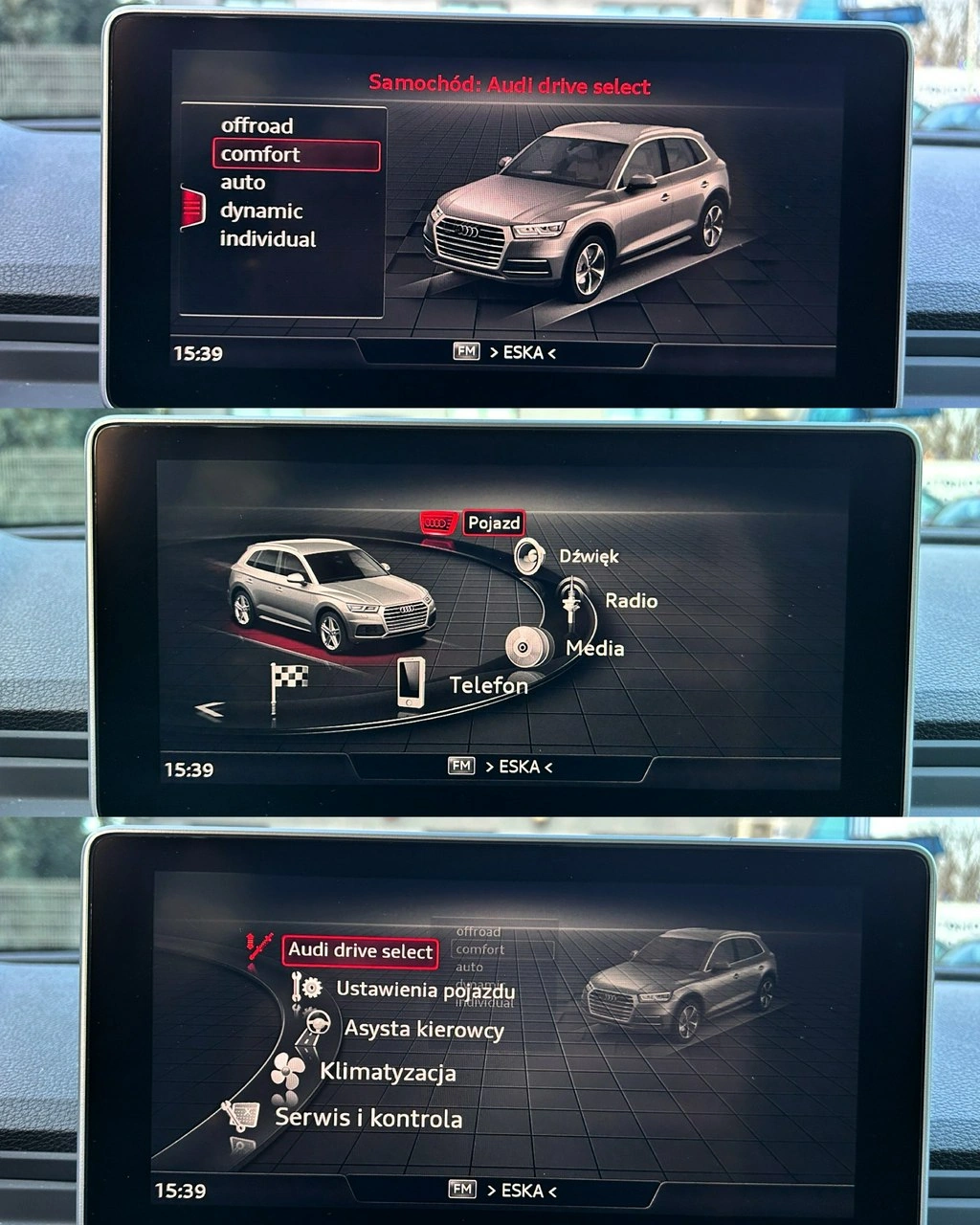Open the Dźwięk sound menu

click(589, 556)
